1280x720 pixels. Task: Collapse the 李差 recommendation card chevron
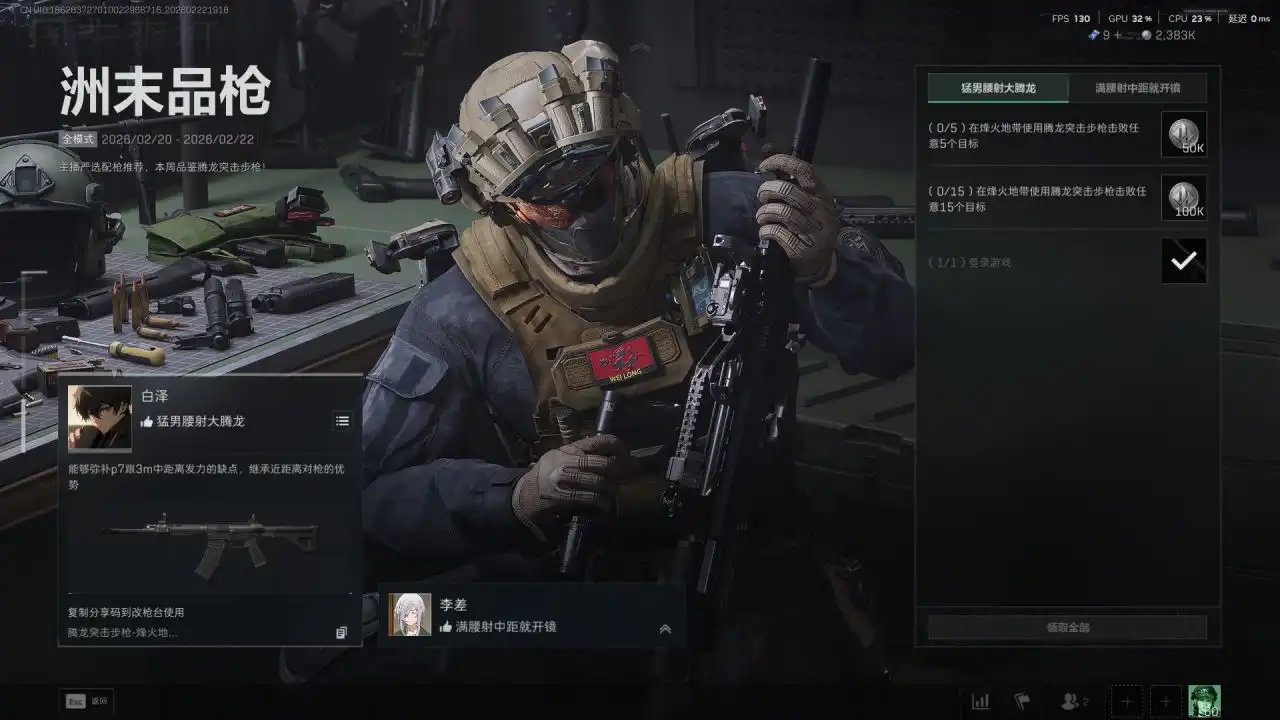point(664,629)
